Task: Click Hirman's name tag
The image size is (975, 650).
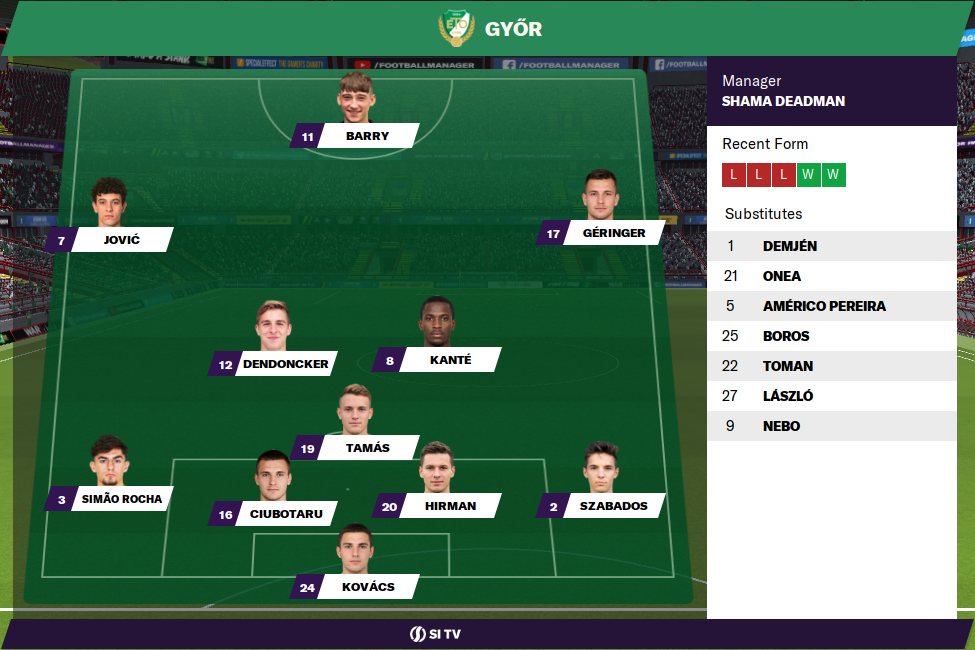Action: (449, 506)
